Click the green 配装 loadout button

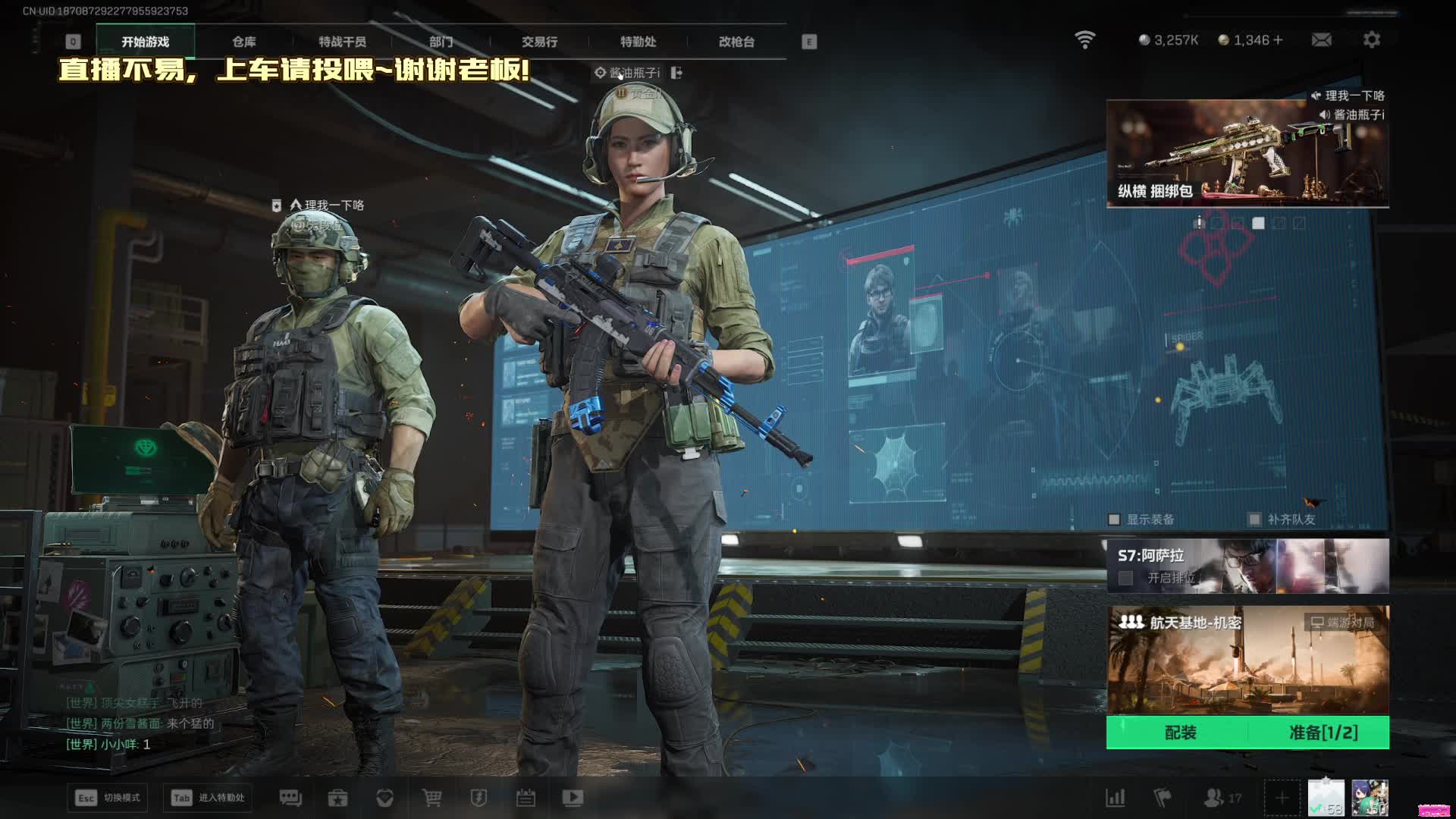coord(1180,733)
